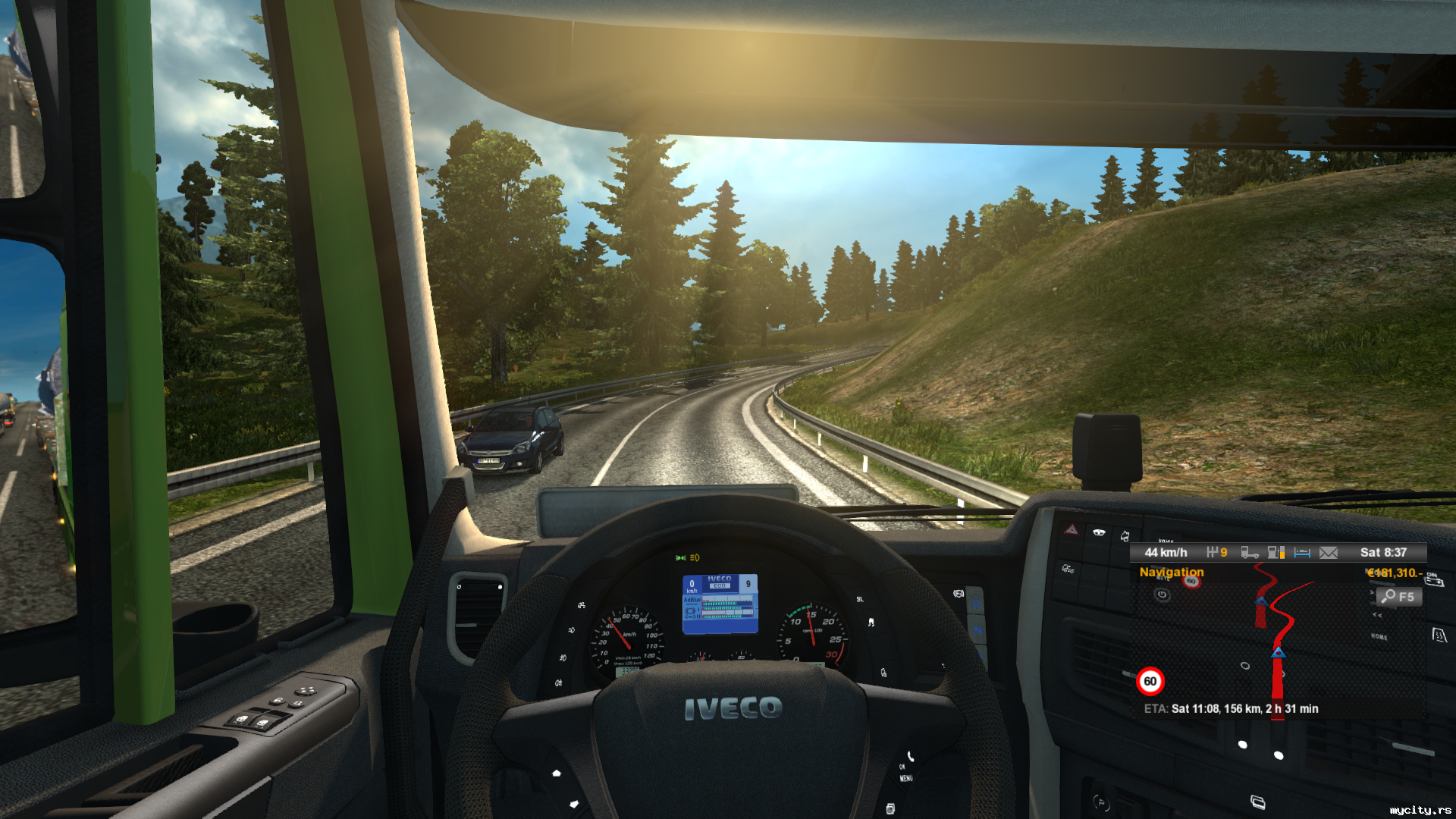Select the fuel pump icon
Image resolution: width=1456 pixels, height=819 pixels.
click(x=1276, y=553)
